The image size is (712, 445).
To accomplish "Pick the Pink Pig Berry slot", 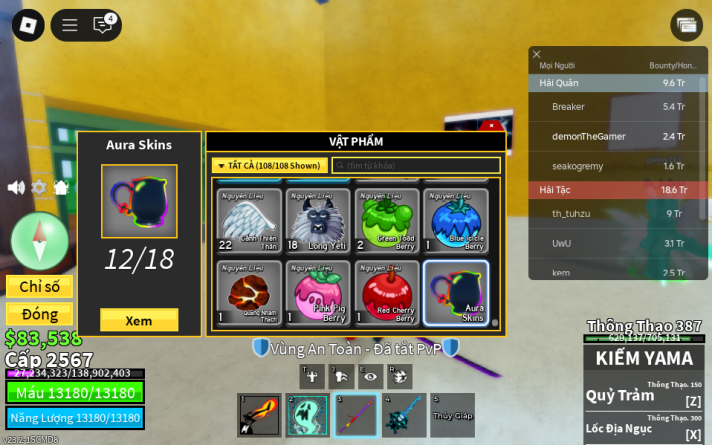I will click(x=318, y=292).
